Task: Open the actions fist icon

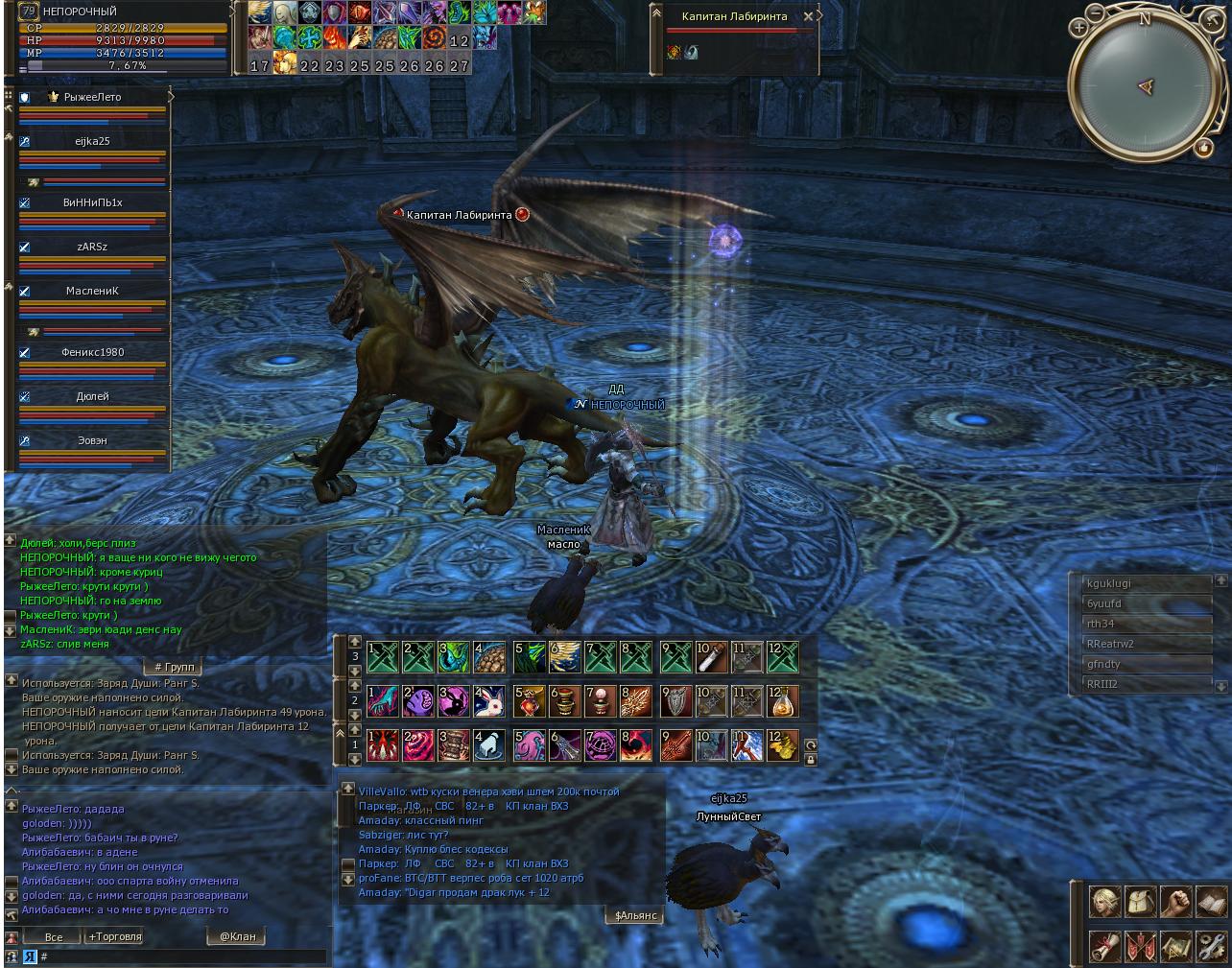Action: (x=1175, y=902)
